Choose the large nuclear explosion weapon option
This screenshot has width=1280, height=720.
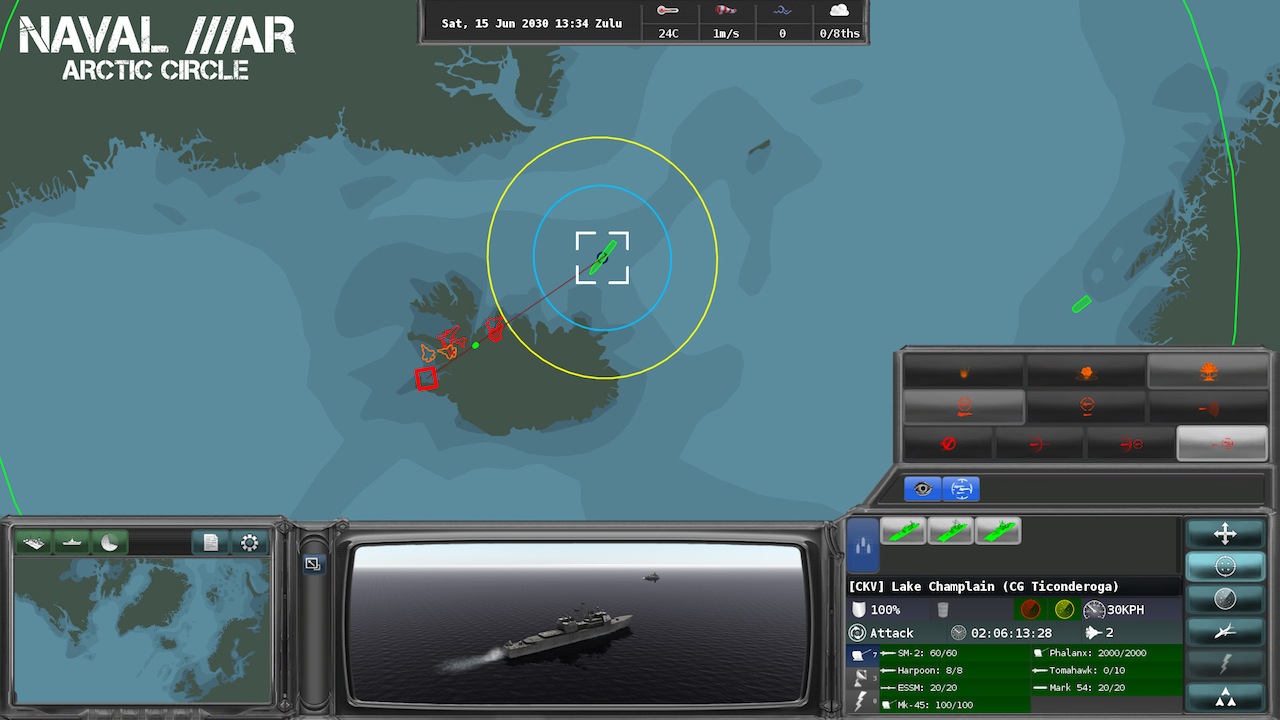point(1208,372)
